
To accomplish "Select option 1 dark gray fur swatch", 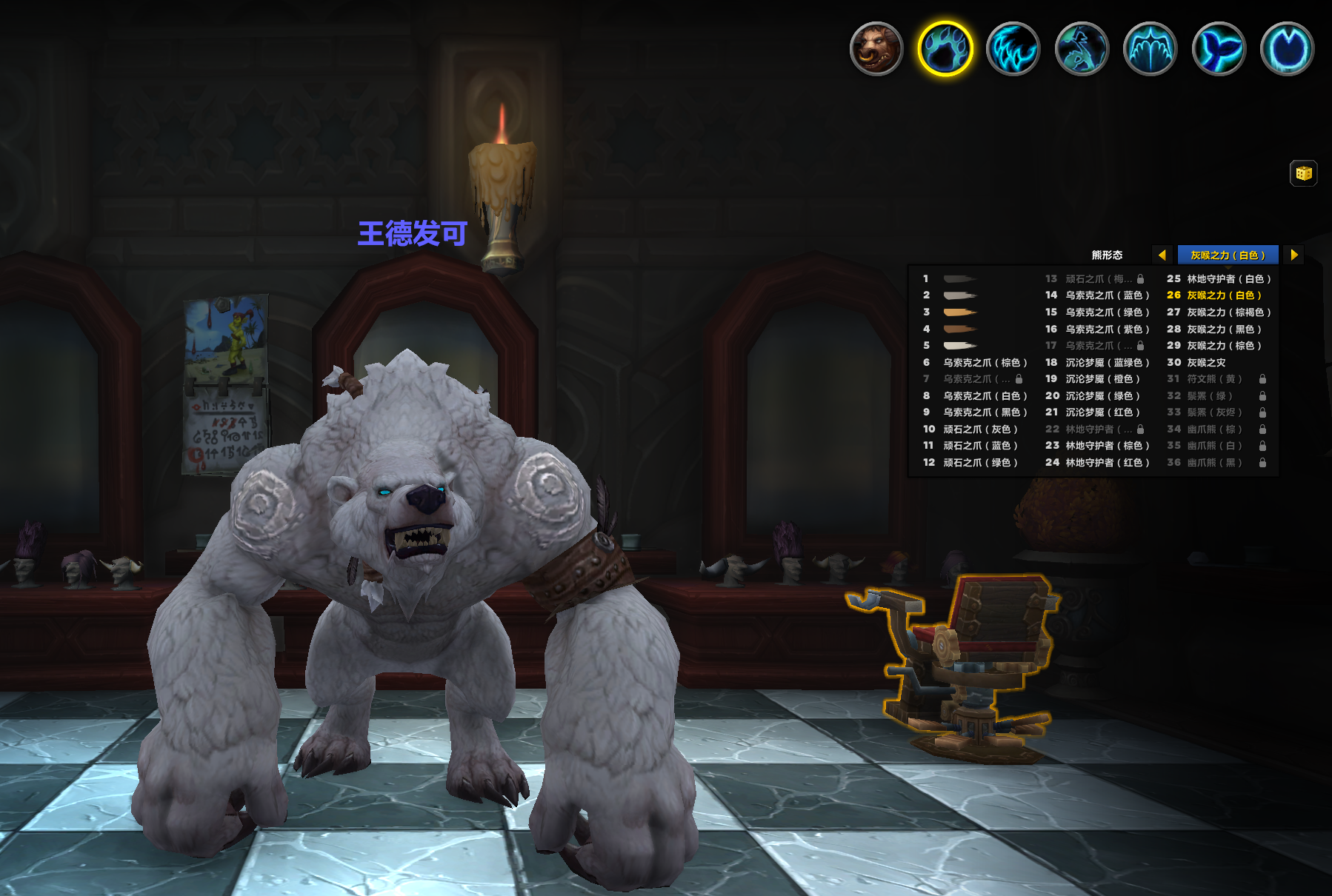I will tap(959, 279).
